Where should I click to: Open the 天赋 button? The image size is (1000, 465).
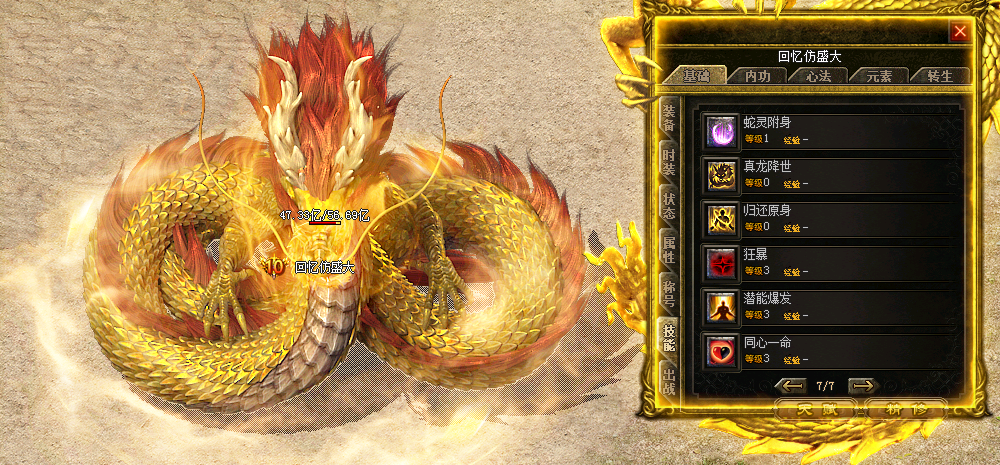pos(813,409)
